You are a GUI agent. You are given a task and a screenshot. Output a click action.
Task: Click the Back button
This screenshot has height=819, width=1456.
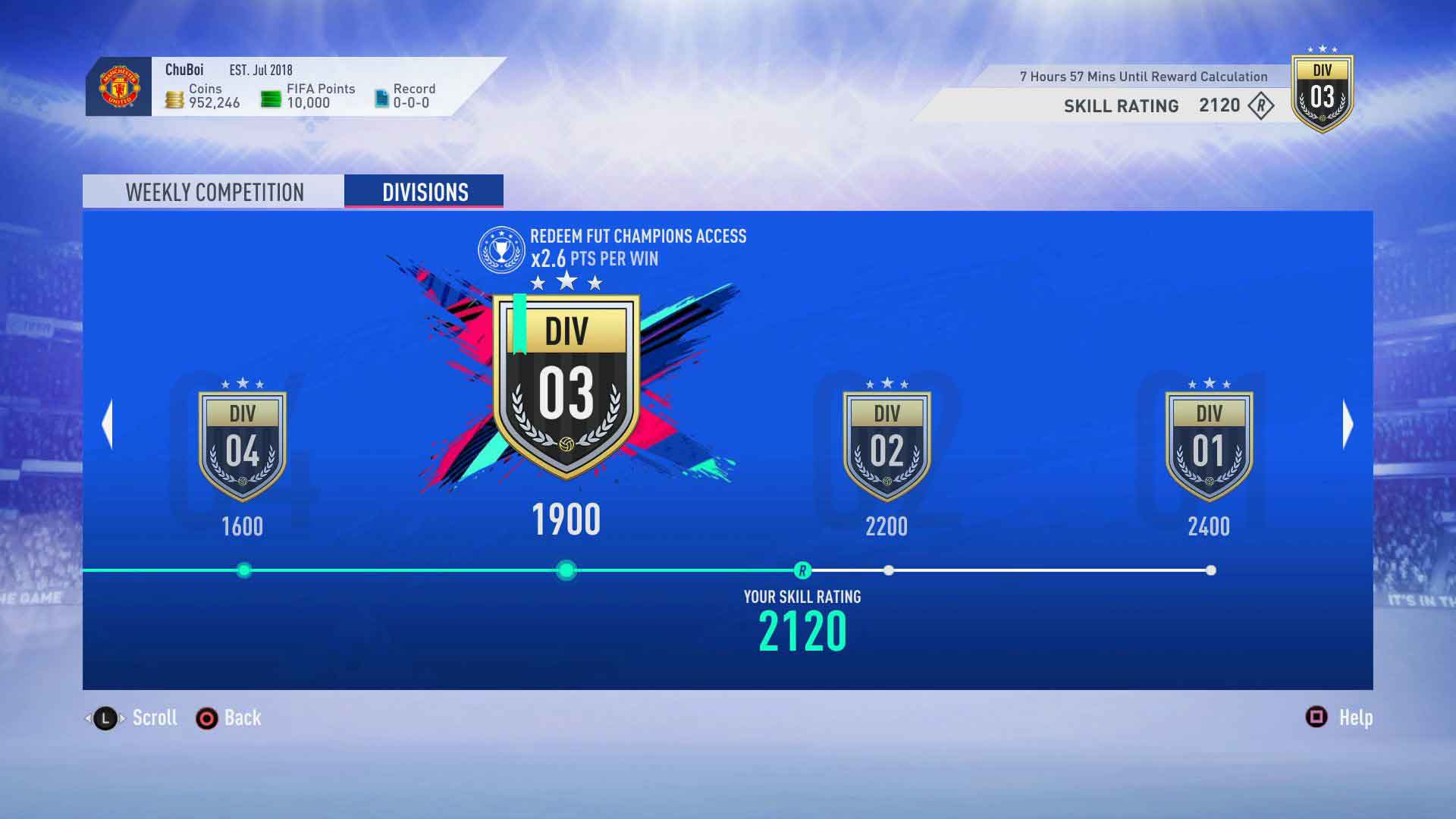pos(227,717)
